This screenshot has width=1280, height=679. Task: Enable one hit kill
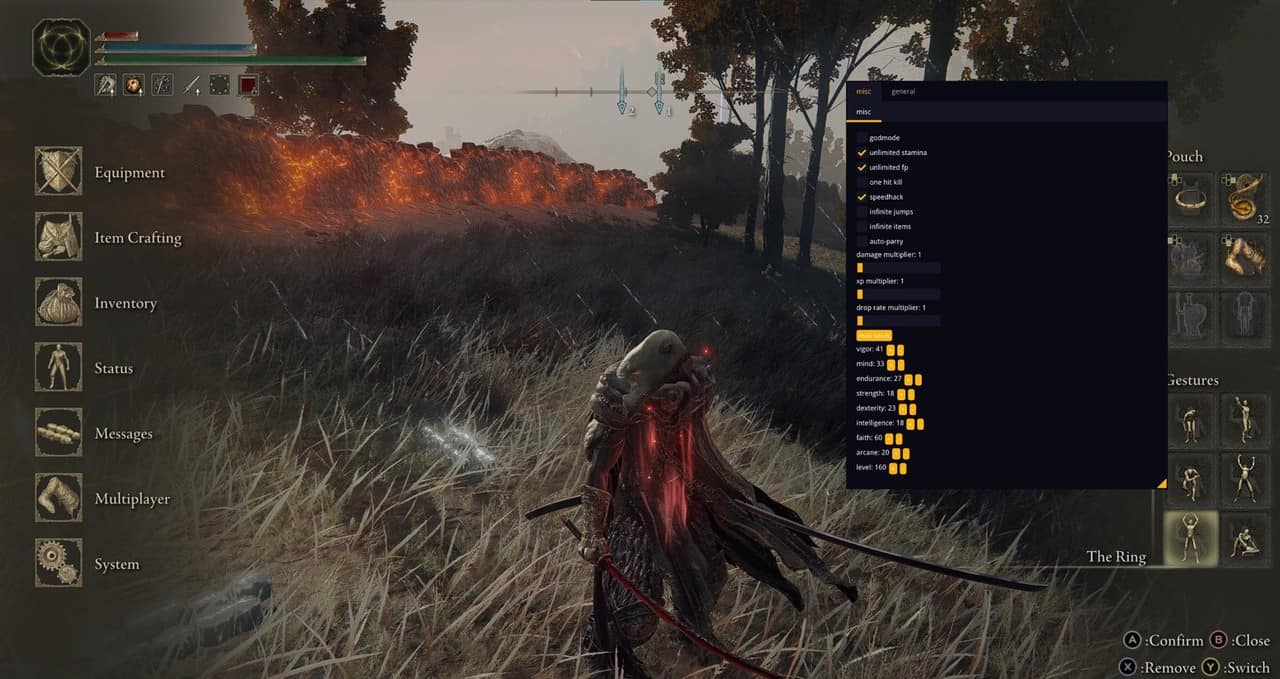[862, 182]
